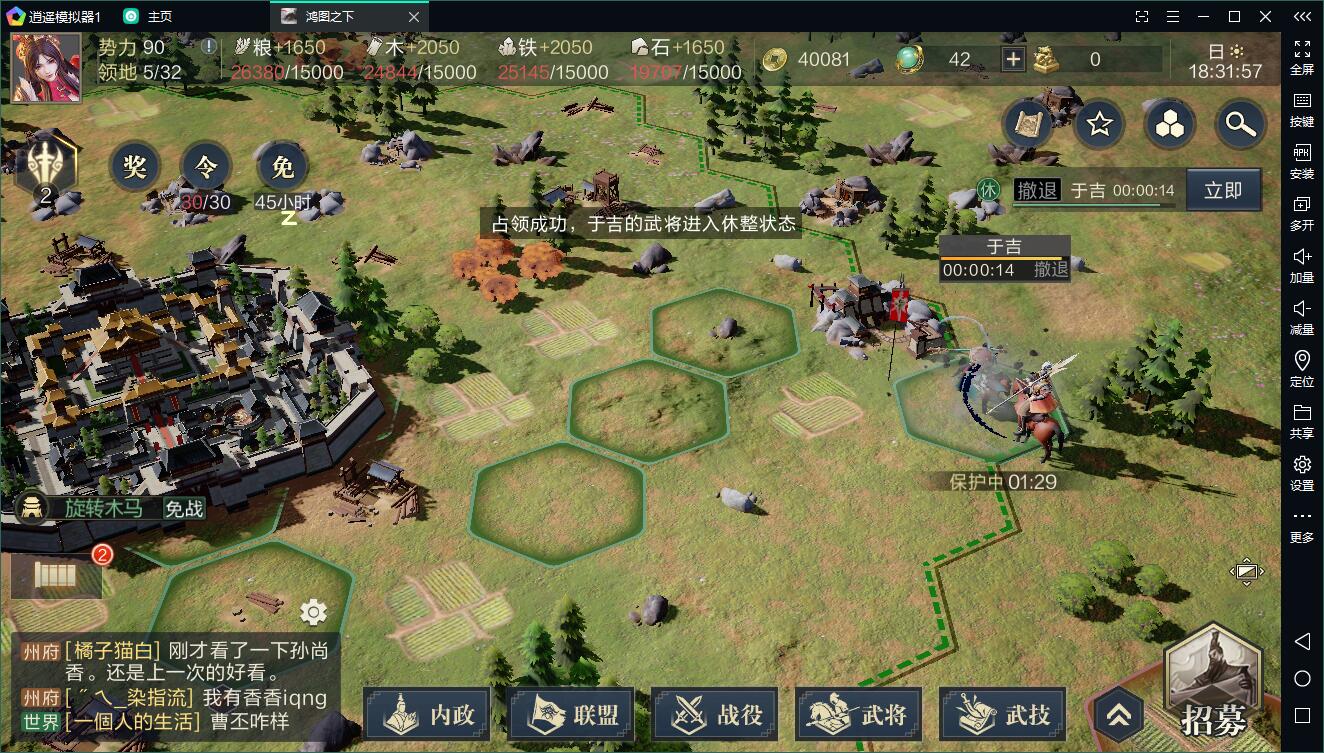The image size is (1324, 753).
Task: Open the star favorites icon
Action: click(x=1100, y=124)
